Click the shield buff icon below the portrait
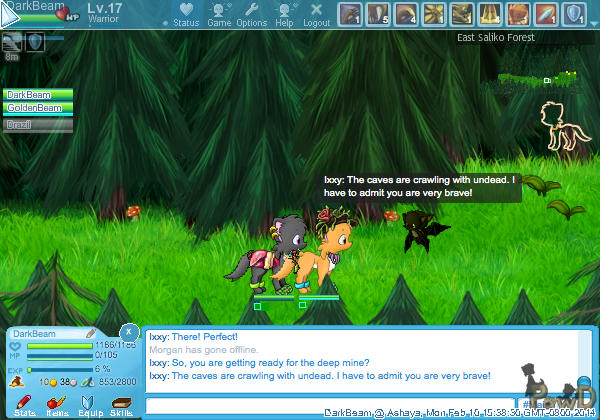600x420 pixels. pyautogui.click(x=34, y=42)
